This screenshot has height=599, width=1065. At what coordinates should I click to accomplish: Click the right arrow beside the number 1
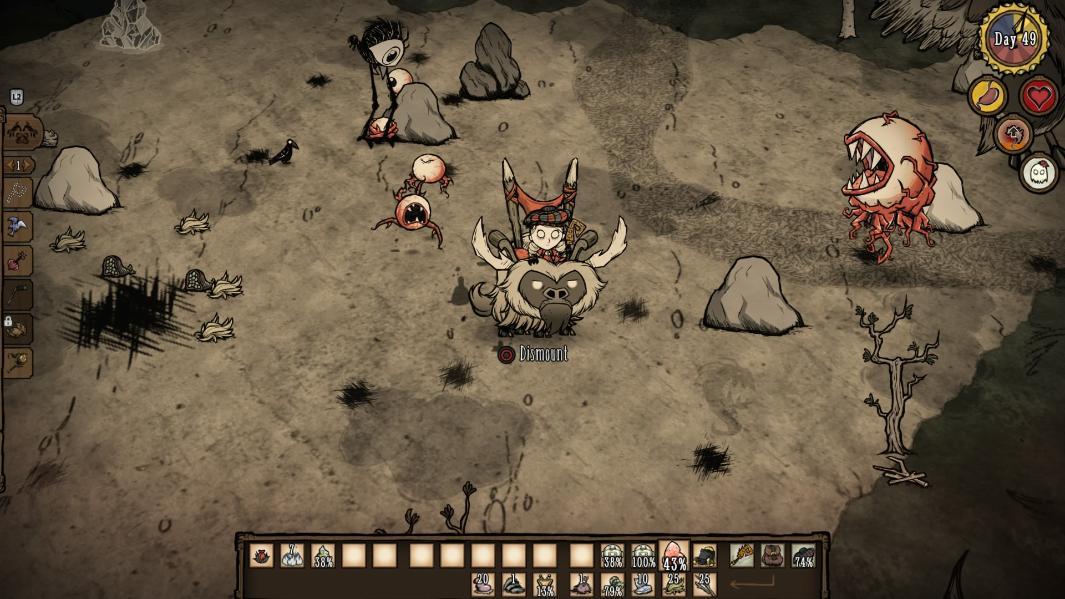tap(29, 166)
